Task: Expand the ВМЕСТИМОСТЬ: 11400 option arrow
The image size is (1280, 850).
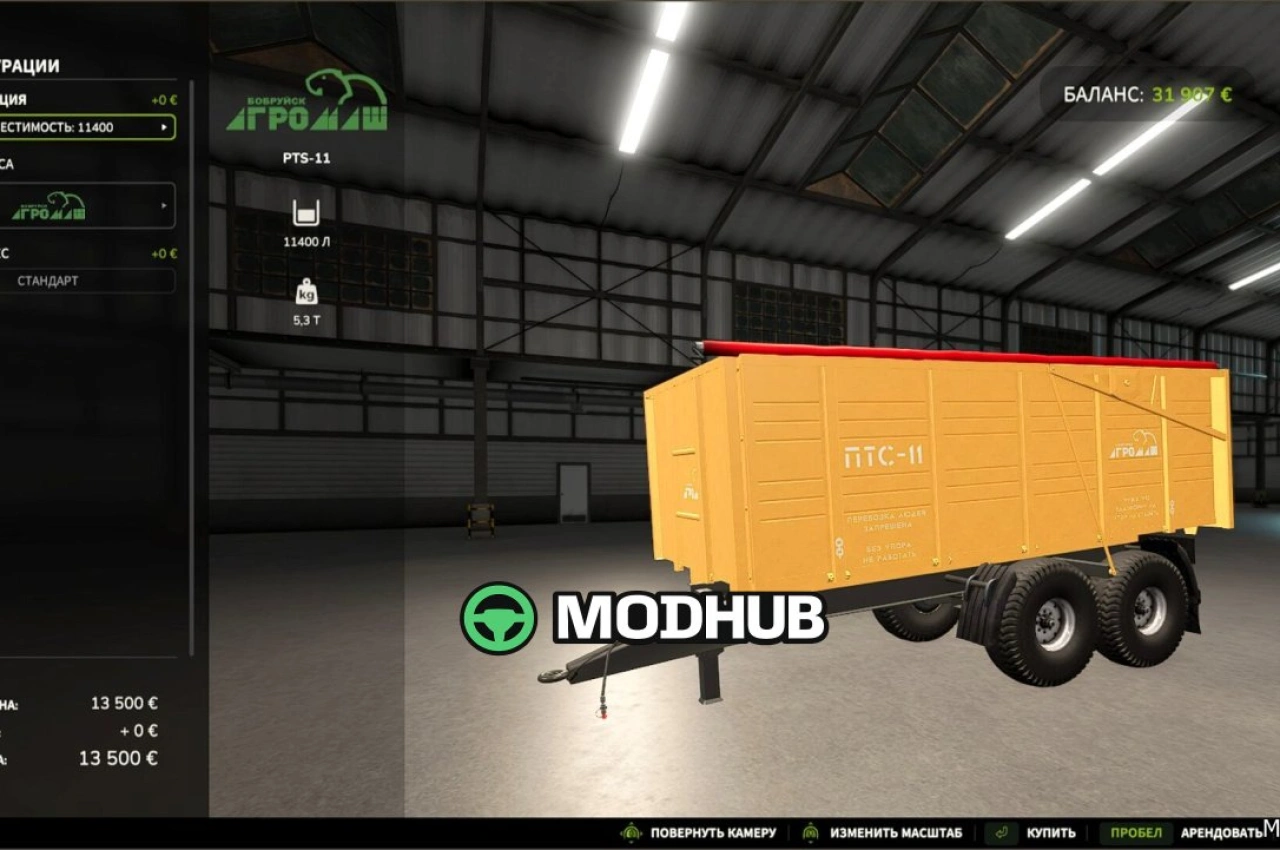Action: [166, 127]
